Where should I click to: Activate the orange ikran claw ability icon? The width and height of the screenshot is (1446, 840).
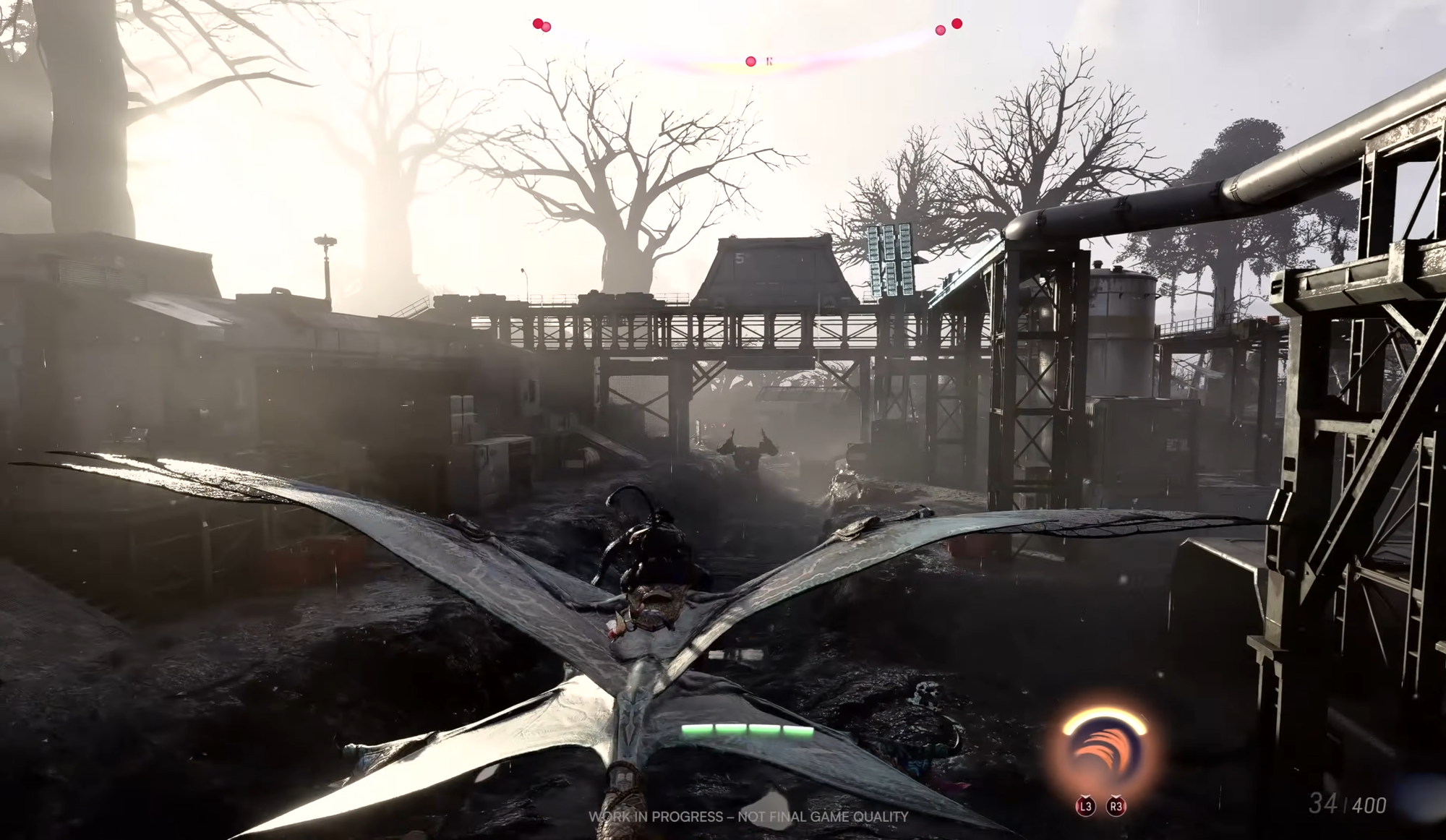click(x=1103, y=752)
